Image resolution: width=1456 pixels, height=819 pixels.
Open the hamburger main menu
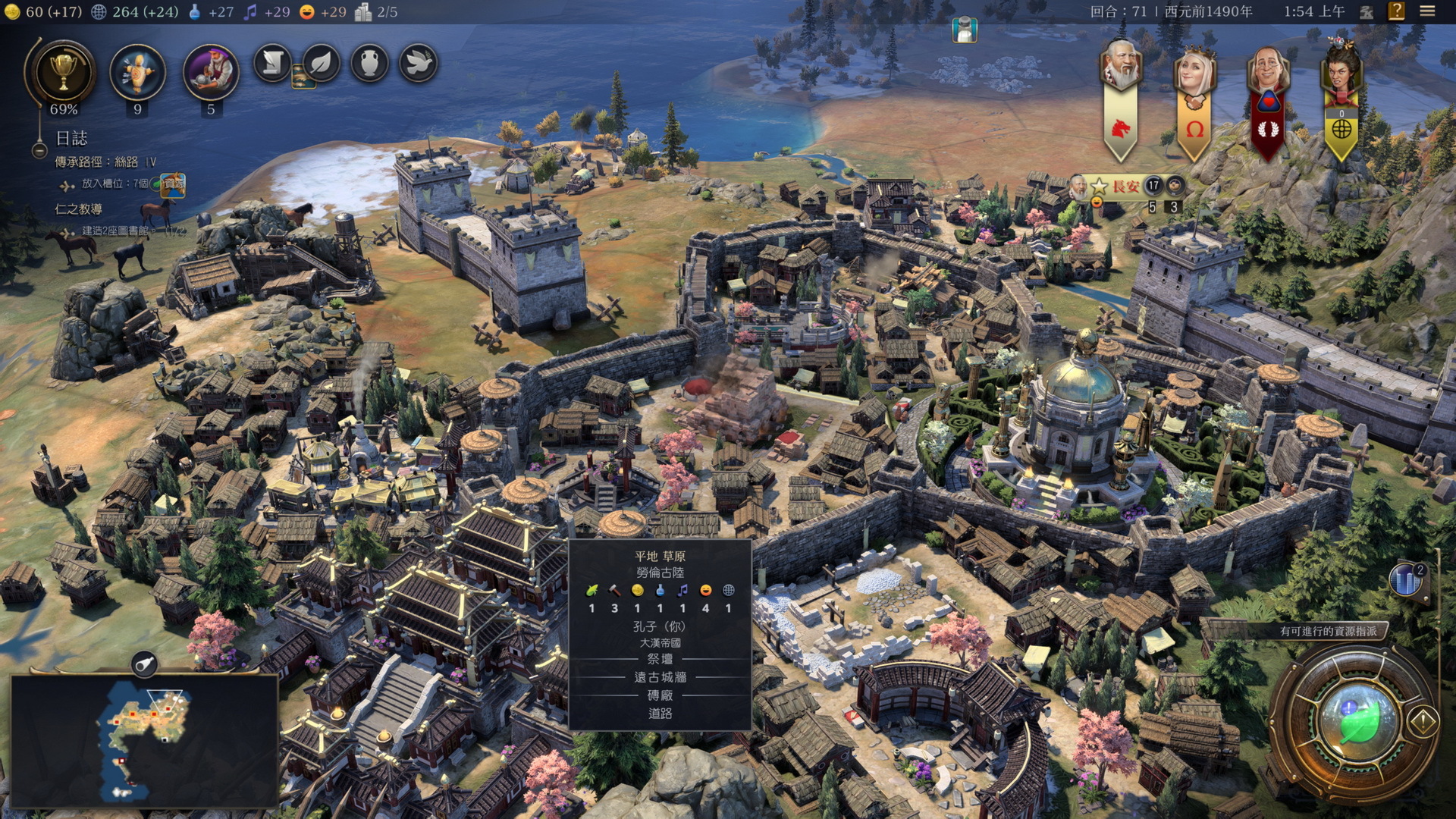pyautogui.click(x=1427, y=11)
